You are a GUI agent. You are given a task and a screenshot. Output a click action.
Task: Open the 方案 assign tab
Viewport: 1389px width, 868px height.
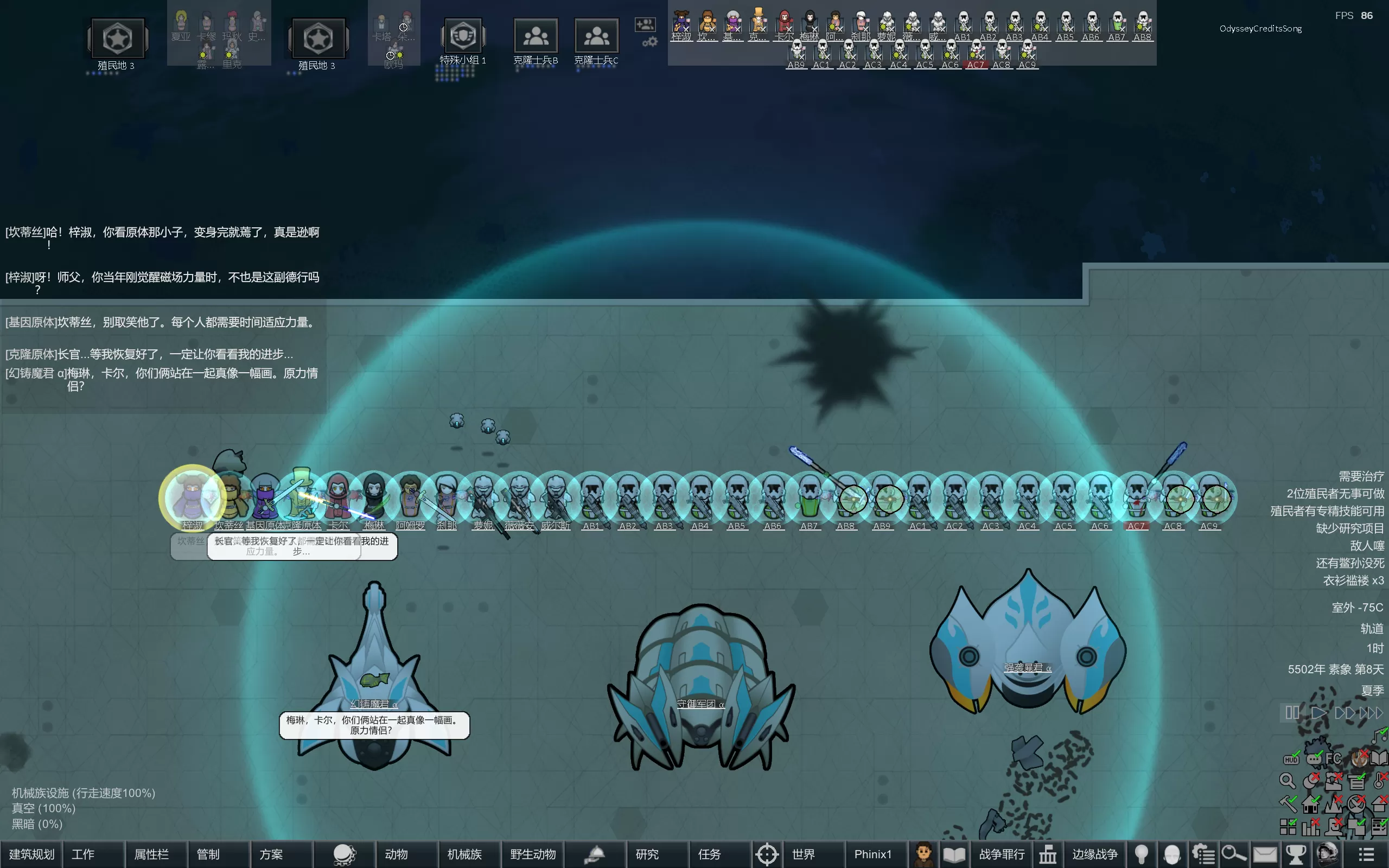pos(271,854)
